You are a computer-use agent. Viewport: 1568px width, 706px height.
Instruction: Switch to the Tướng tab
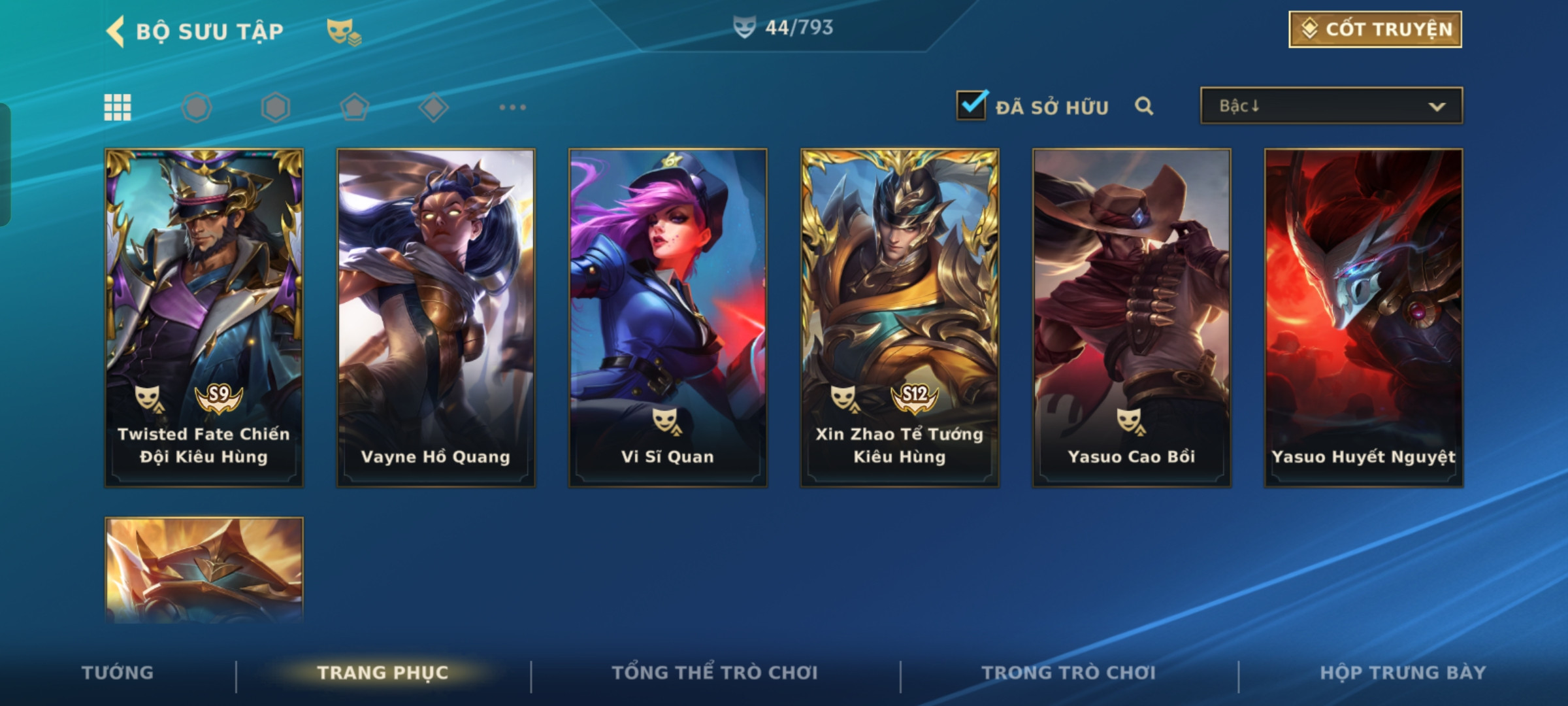coord(118,673)
